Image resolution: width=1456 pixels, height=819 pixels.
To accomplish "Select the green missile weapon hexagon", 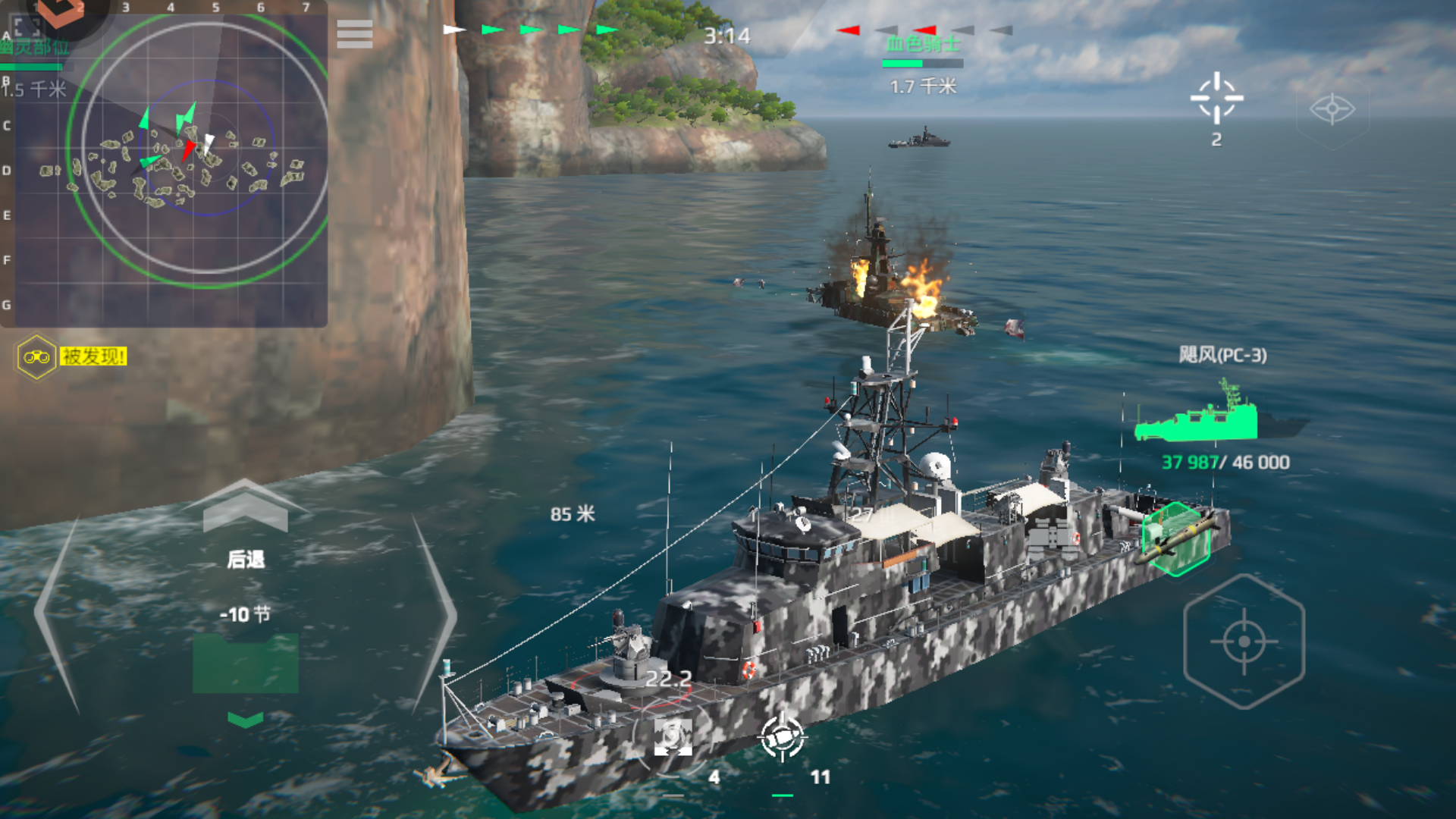I will click(x=1176, y=538).
